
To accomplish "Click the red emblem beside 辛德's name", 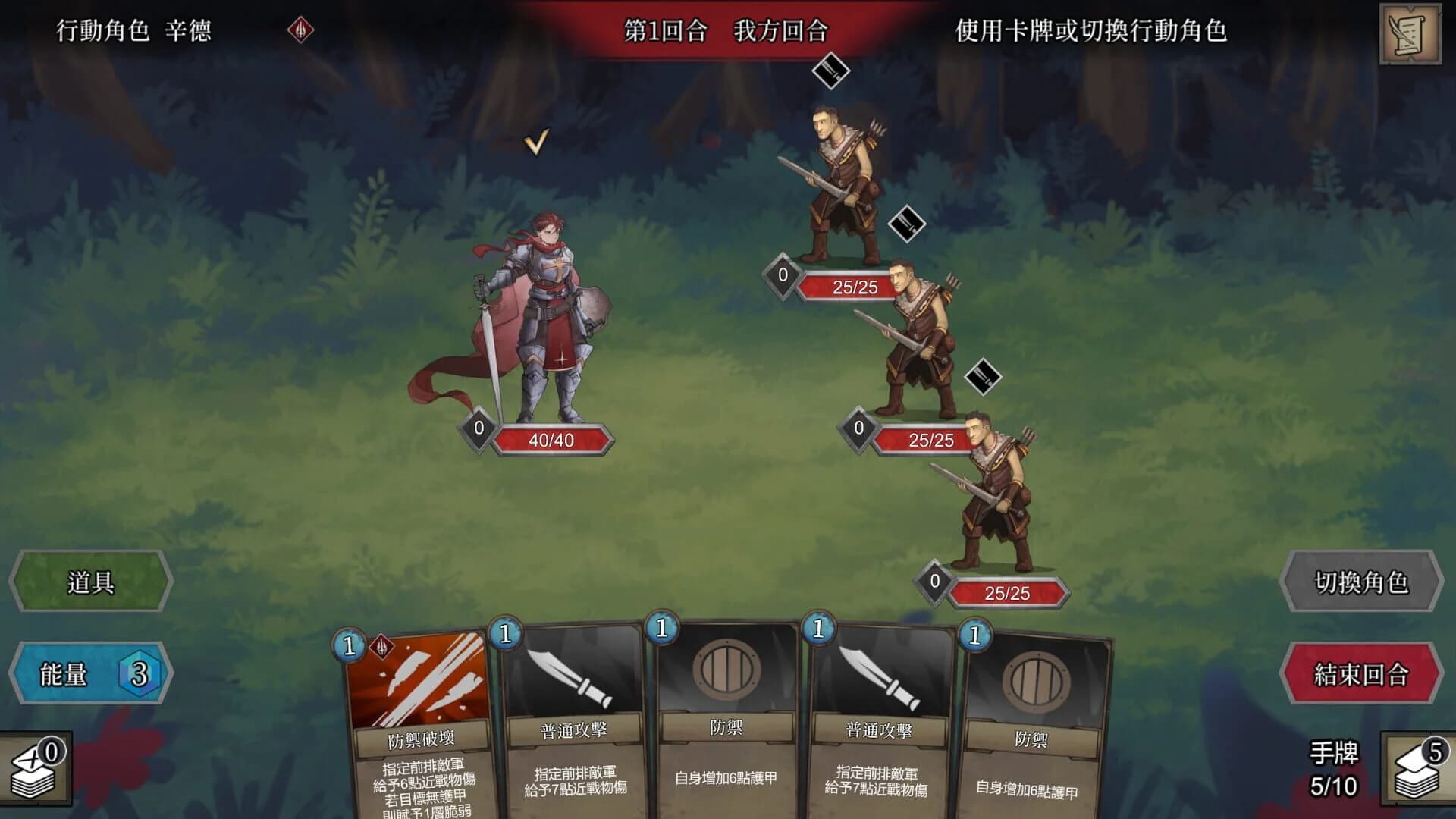I will click(299, 30).
